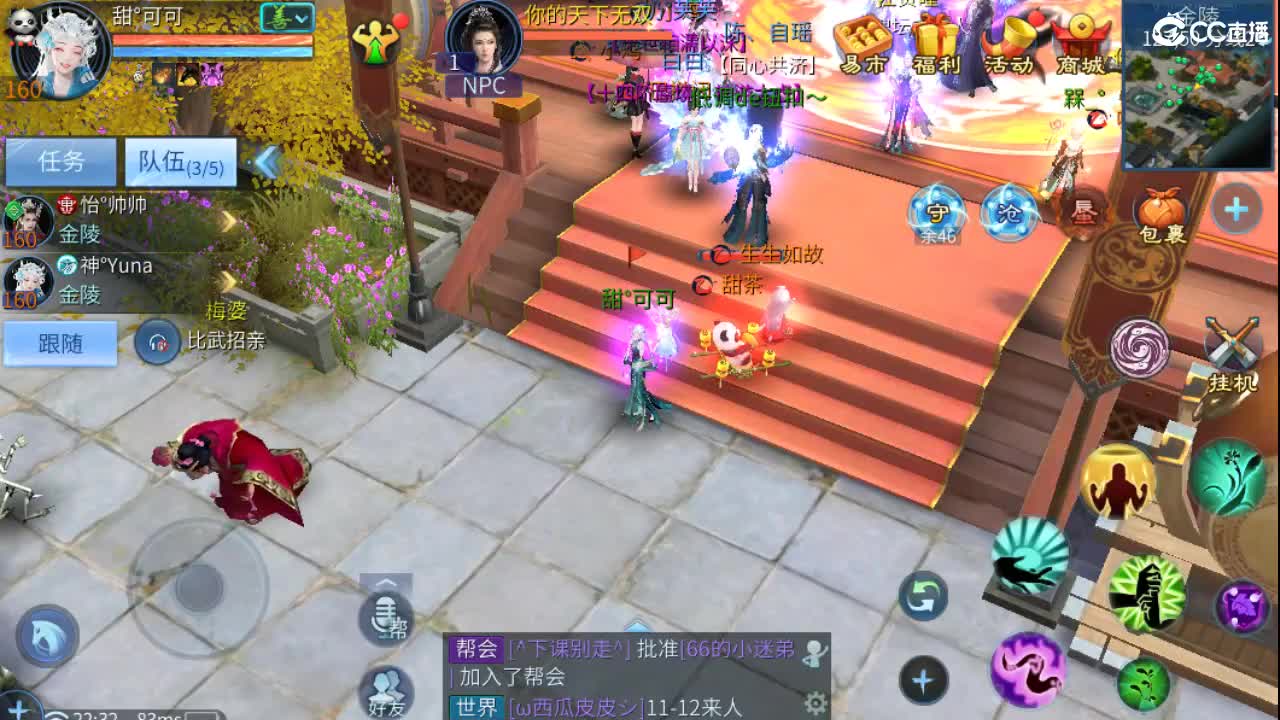1280x720 pixels.
Task: Toggle 跟随 follow mode
Action: point(59,344)
